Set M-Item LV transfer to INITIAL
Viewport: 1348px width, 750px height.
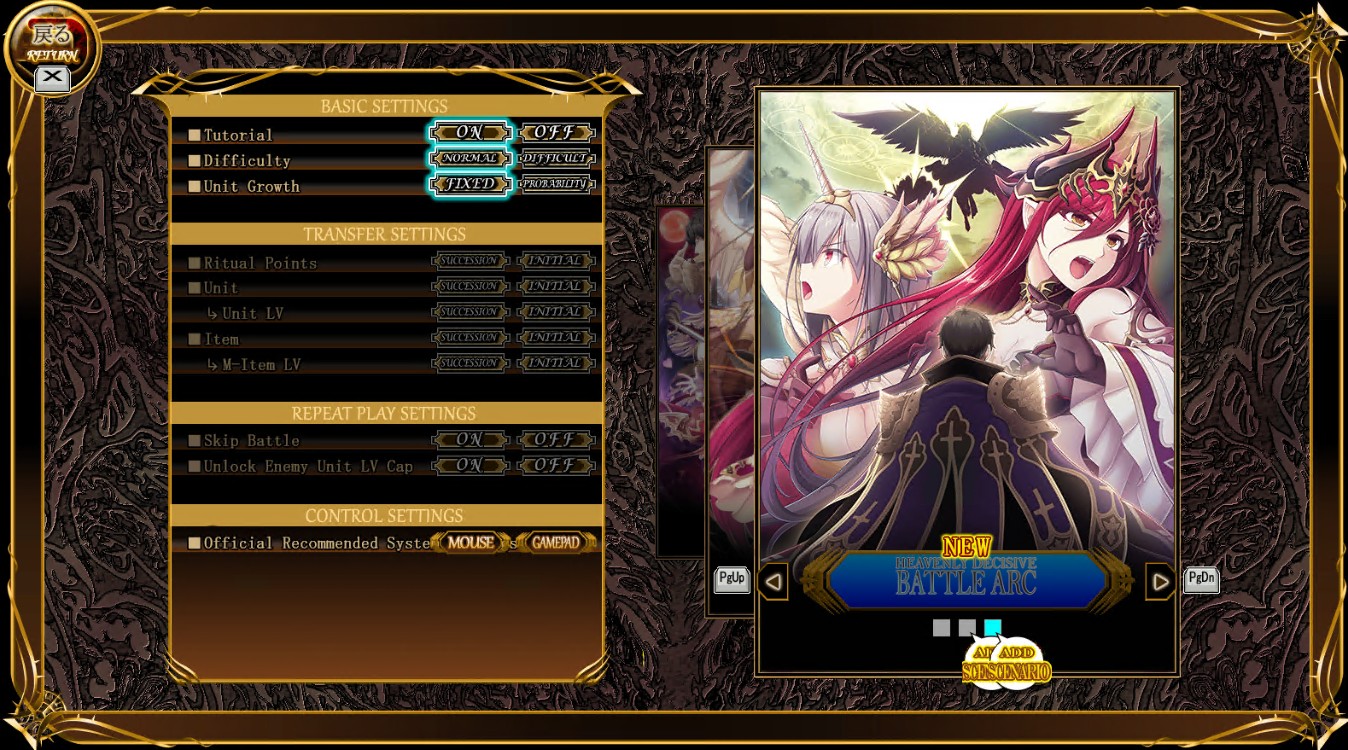pos(557,363)
